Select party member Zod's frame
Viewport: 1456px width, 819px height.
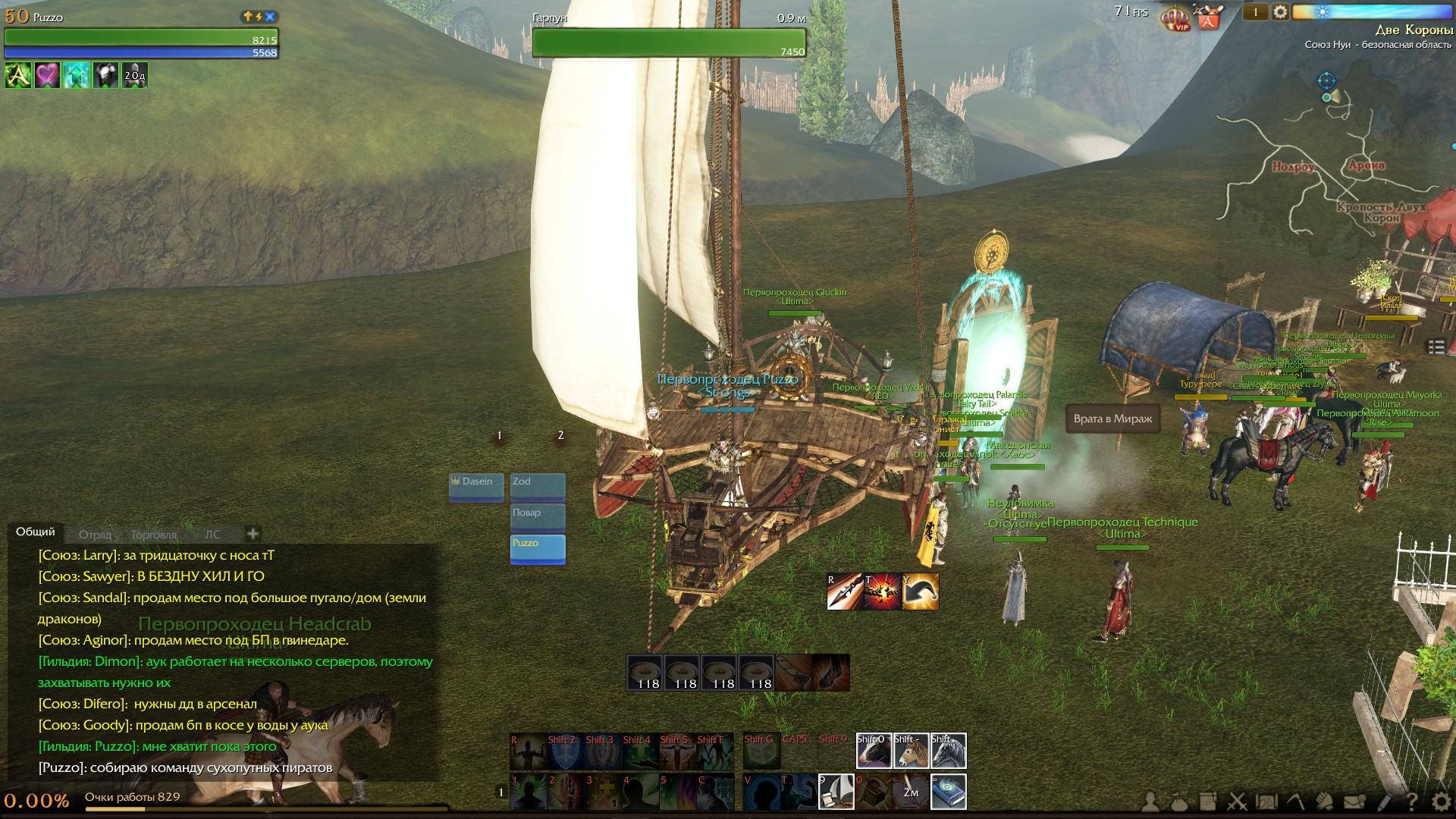[538, 486]
